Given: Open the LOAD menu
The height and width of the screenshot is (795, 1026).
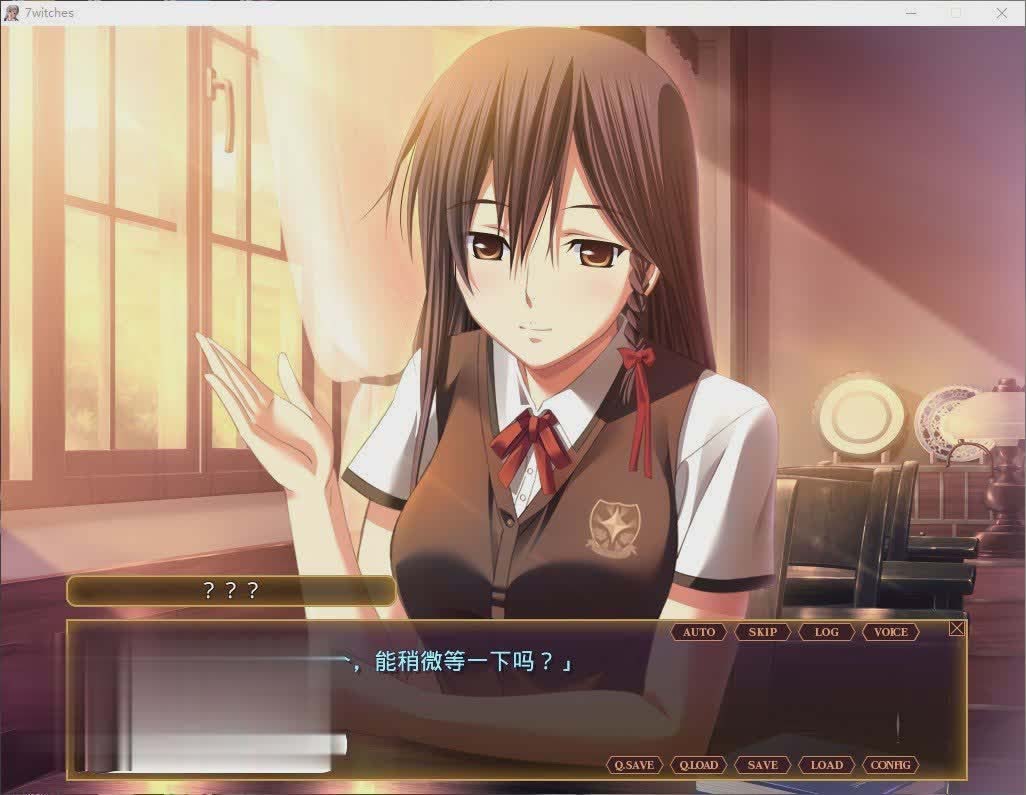Looking at the screenshot, I should tap(827, 765).
